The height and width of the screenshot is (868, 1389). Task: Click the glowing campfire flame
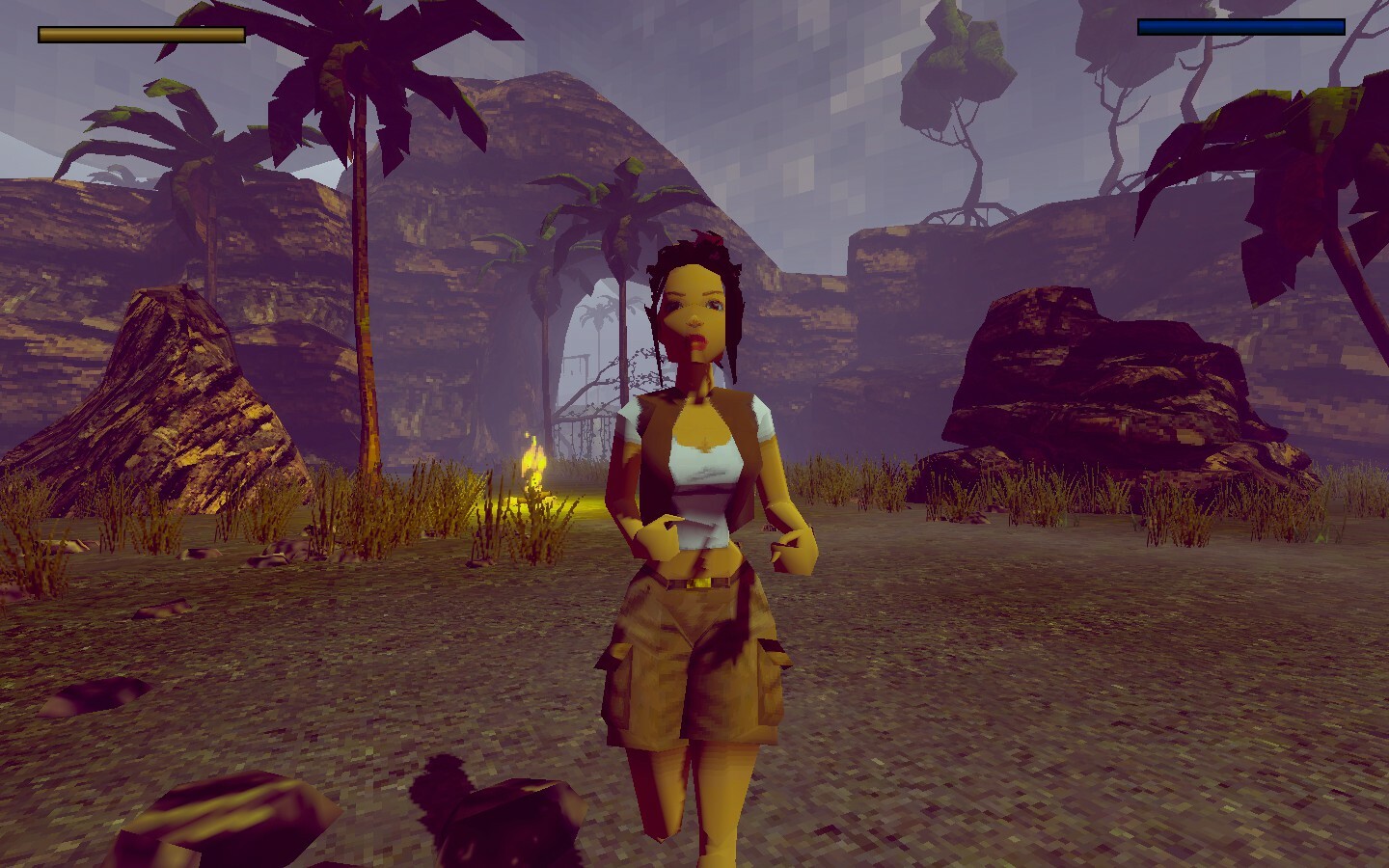[x=532, y=463]
